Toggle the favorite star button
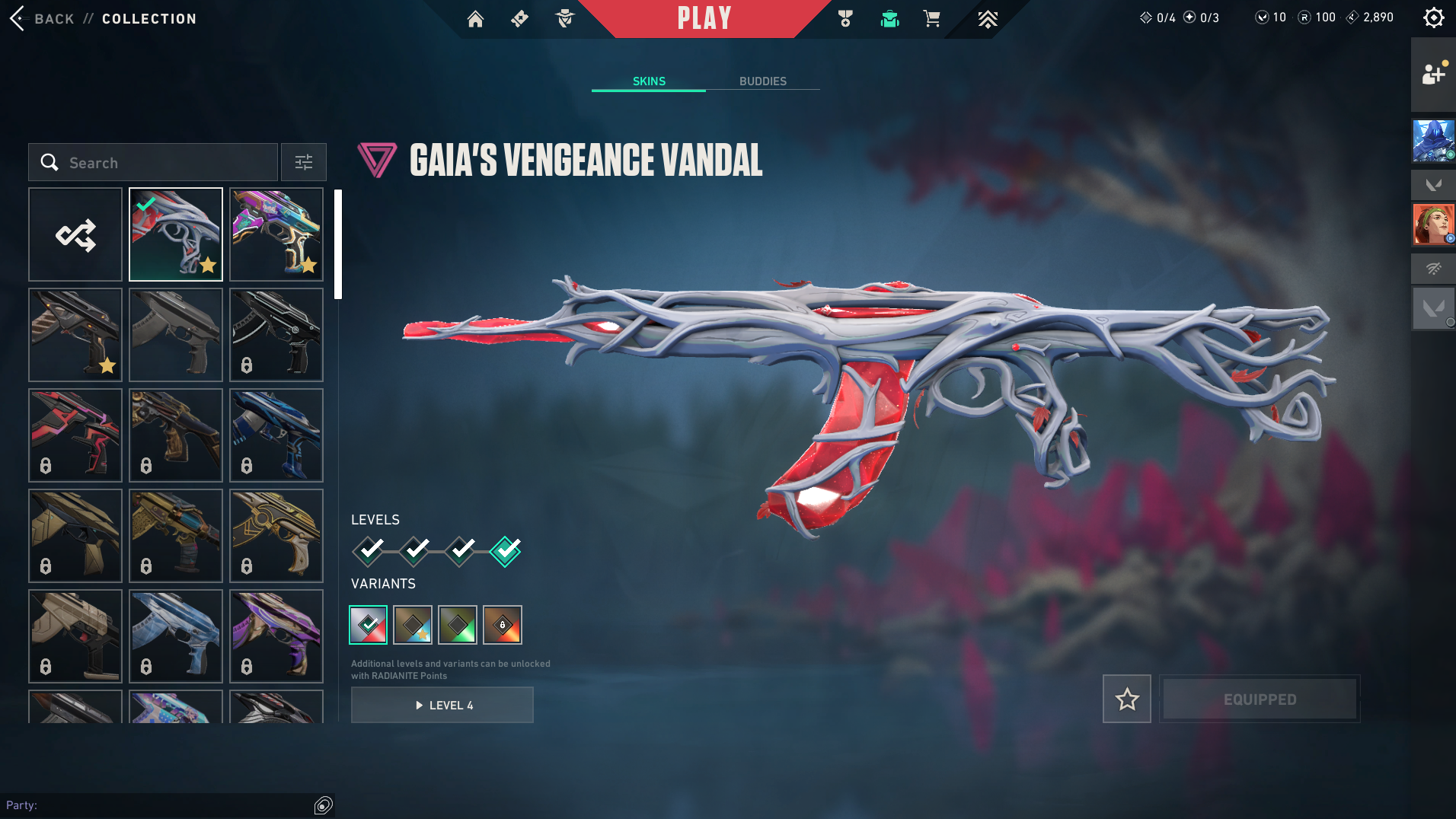Screen dimensions: 1456x819 pyautogui.click(x=1126, y=699)
